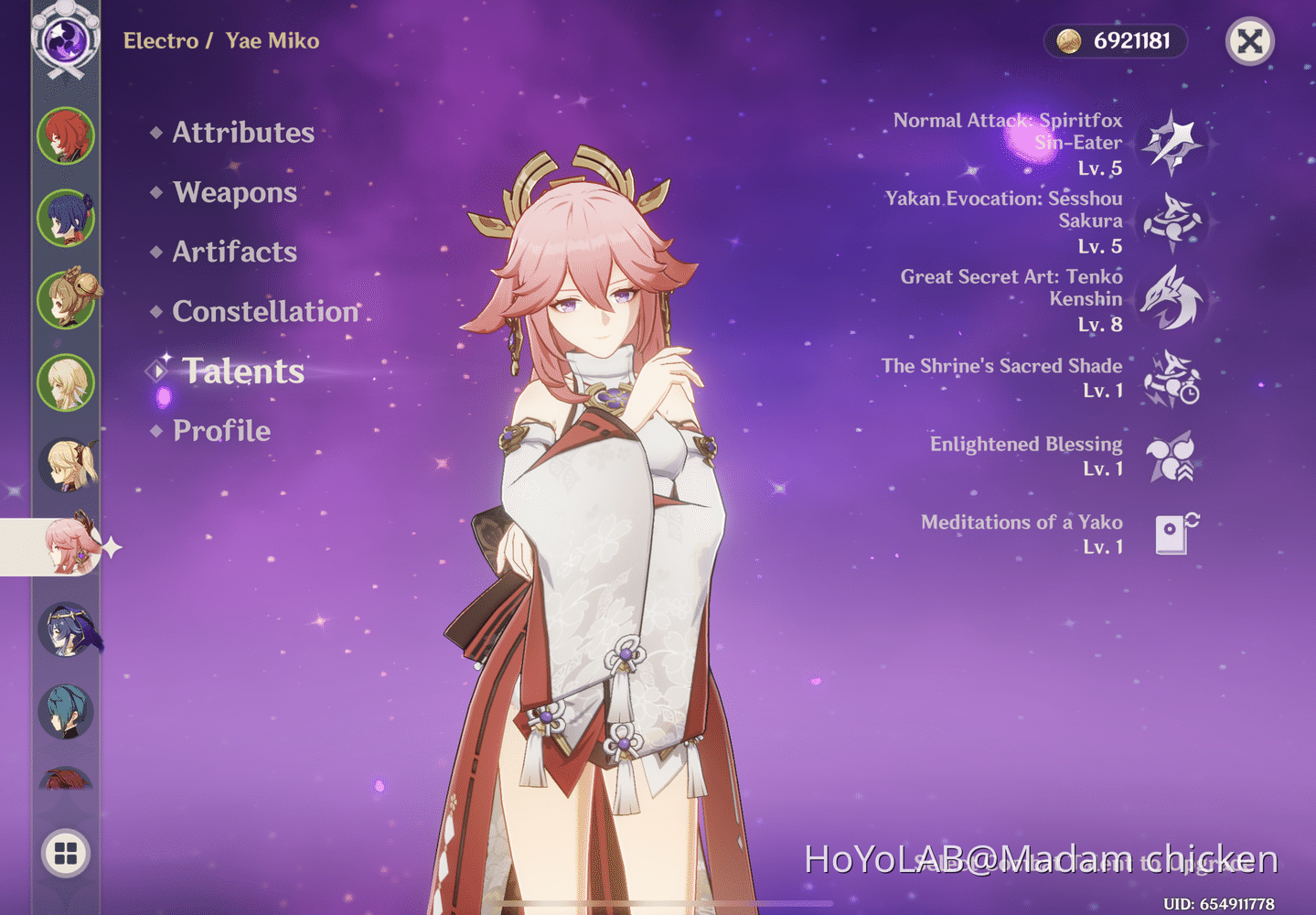1316x915 pixels.
Task: Switch to the Attributes section
Action: click(242, 133)
